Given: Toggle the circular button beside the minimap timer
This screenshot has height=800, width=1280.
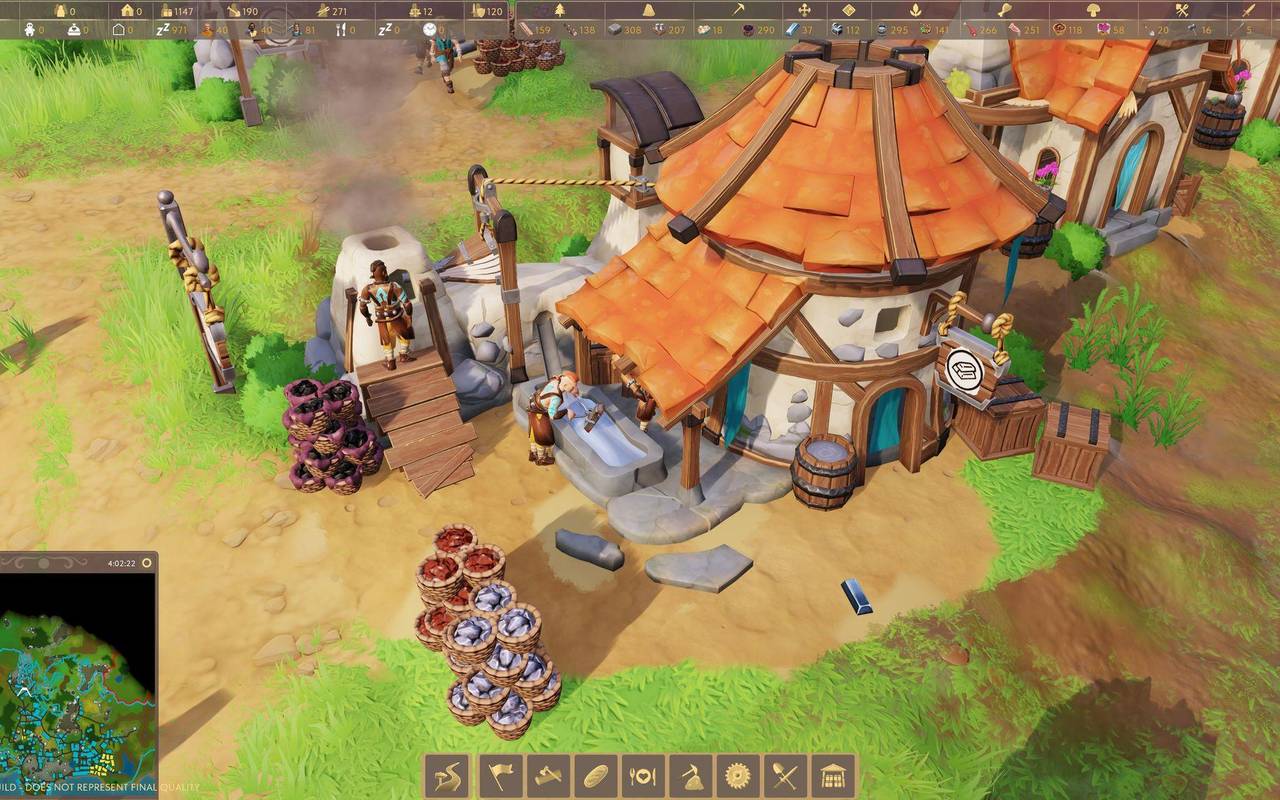Looking at the screenshot, I should tap(147, 563).
